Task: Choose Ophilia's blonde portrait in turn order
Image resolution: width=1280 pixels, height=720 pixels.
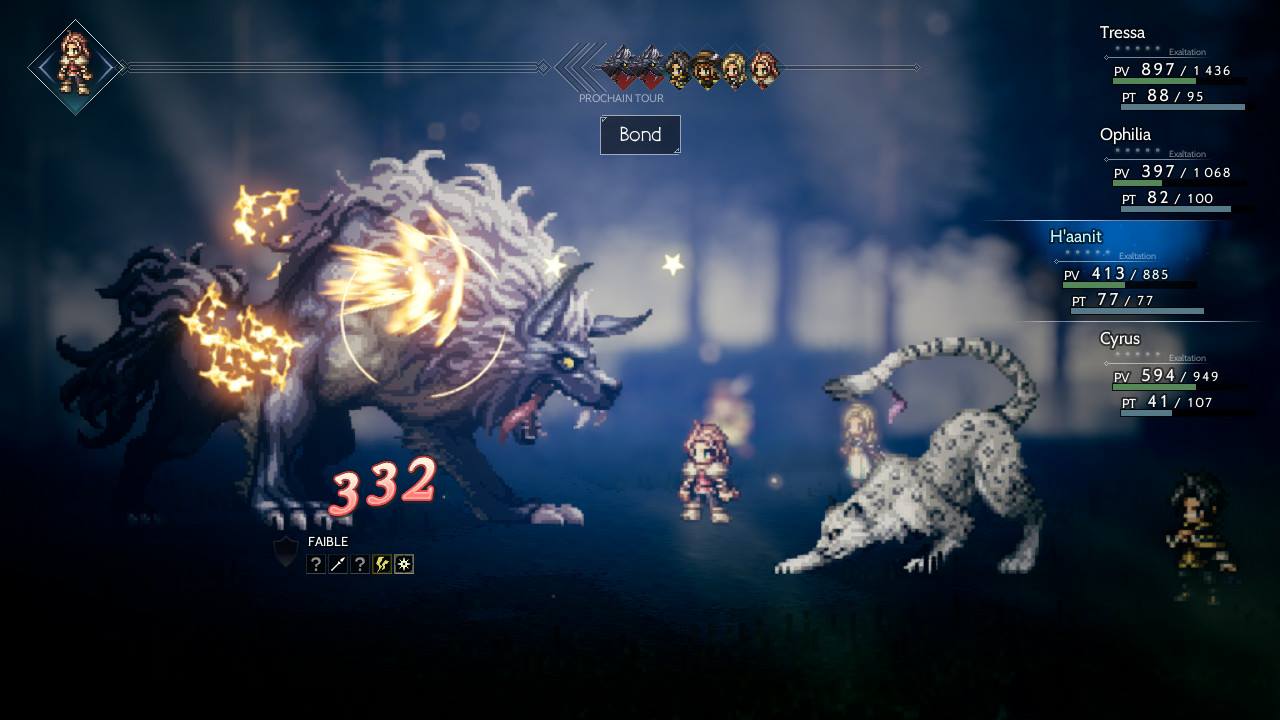Action: [735, 68]
